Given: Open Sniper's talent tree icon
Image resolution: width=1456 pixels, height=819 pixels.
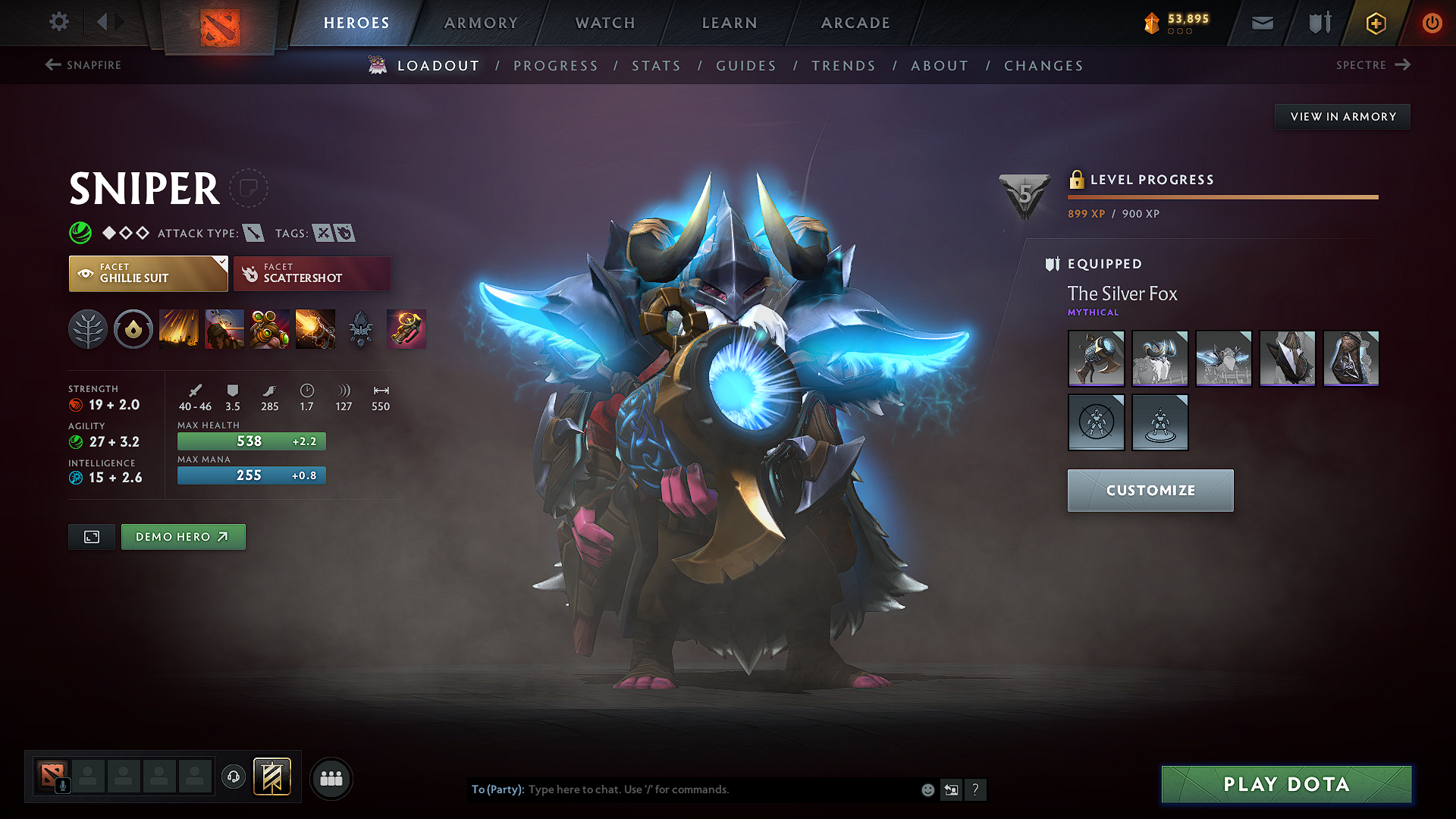Looking at the screenshot, I should tap(88, 329).
